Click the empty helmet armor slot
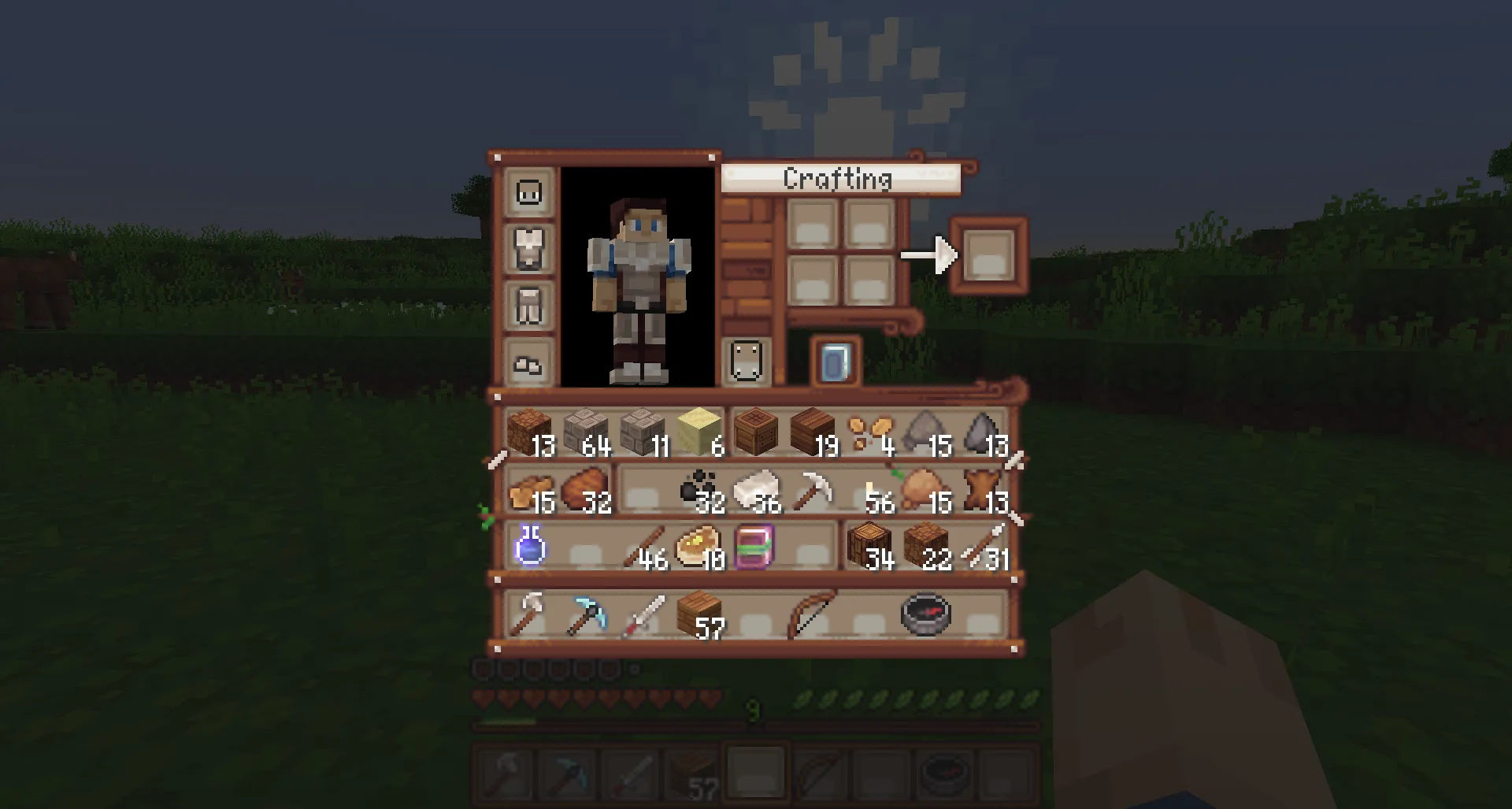1512x809 pixels. pyautogui.click(x=529, y=191)
